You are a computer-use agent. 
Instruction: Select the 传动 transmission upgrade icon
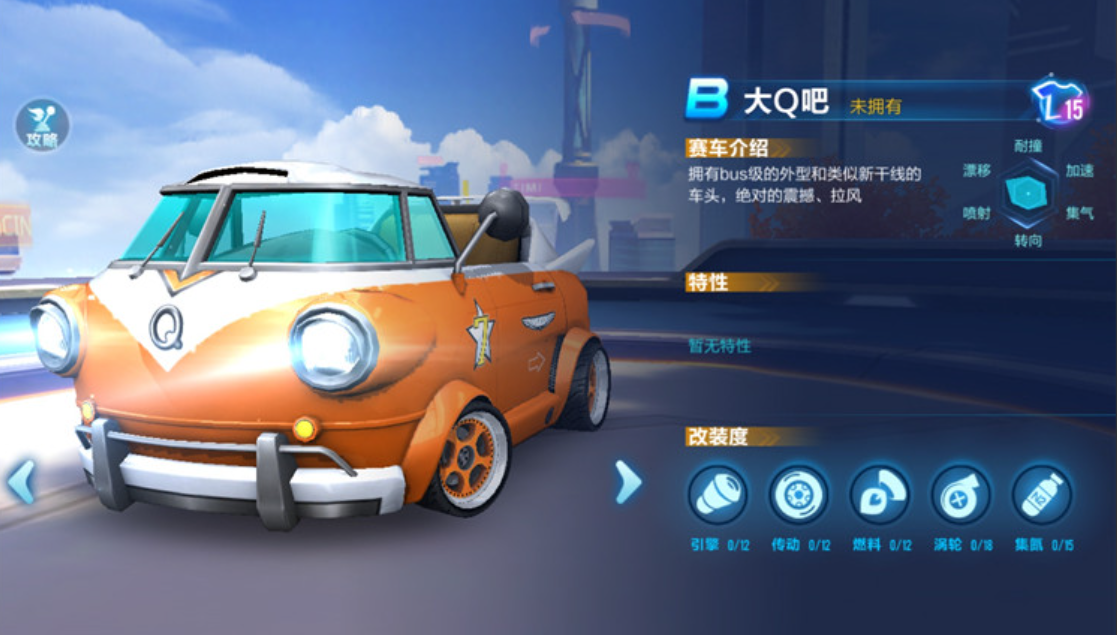[798, 495]
